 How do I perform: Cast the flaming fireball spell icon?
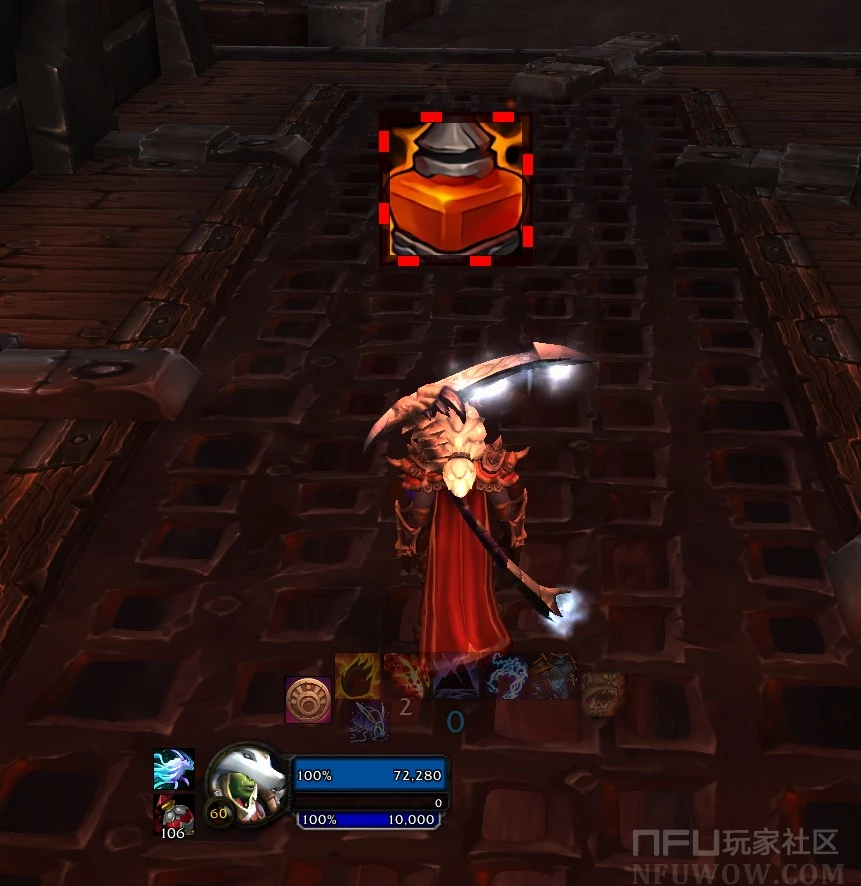pyautogui.click(x=356, y=676)
